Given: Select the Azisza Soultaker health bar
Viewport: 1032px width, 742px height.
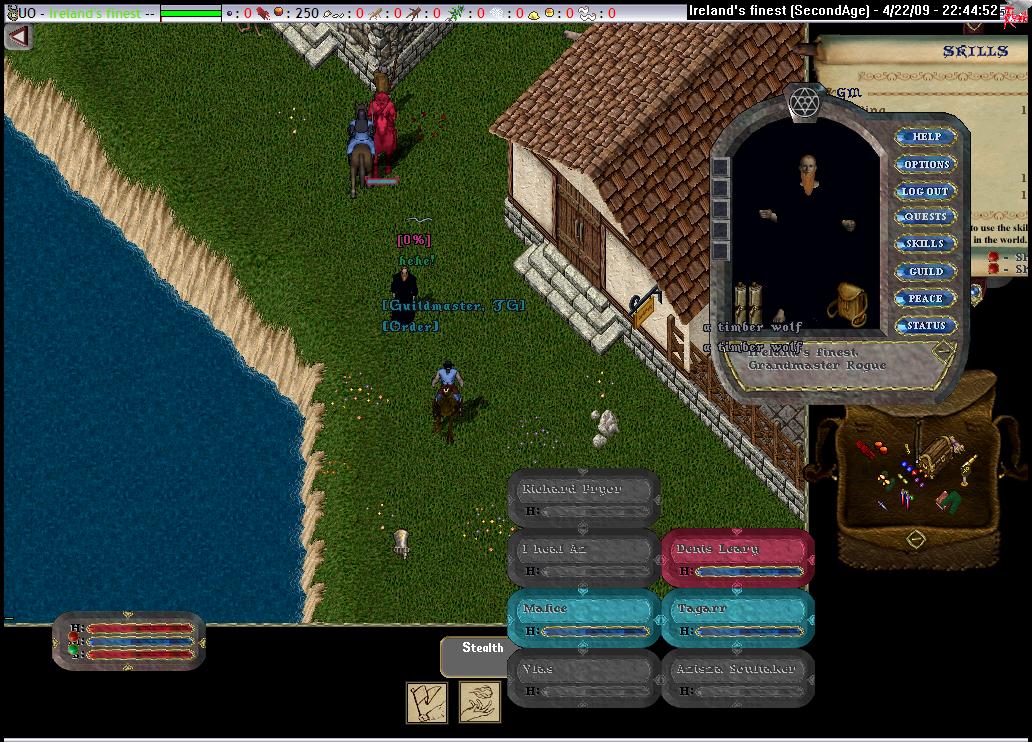Looking at the screenshot, I should click(x=737, y=677).
